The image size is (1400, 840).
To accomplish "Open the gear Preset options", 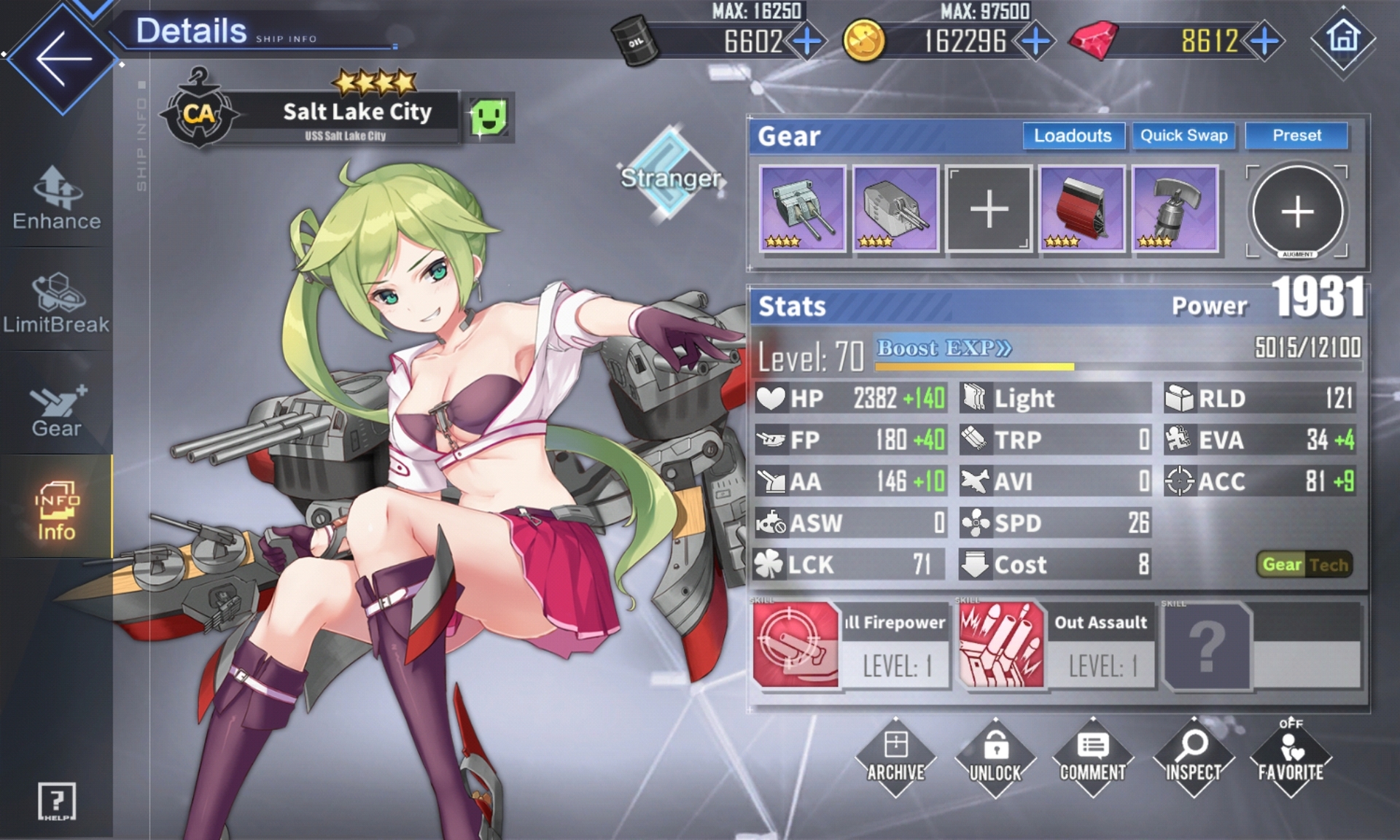I will tap(1296, 136).
